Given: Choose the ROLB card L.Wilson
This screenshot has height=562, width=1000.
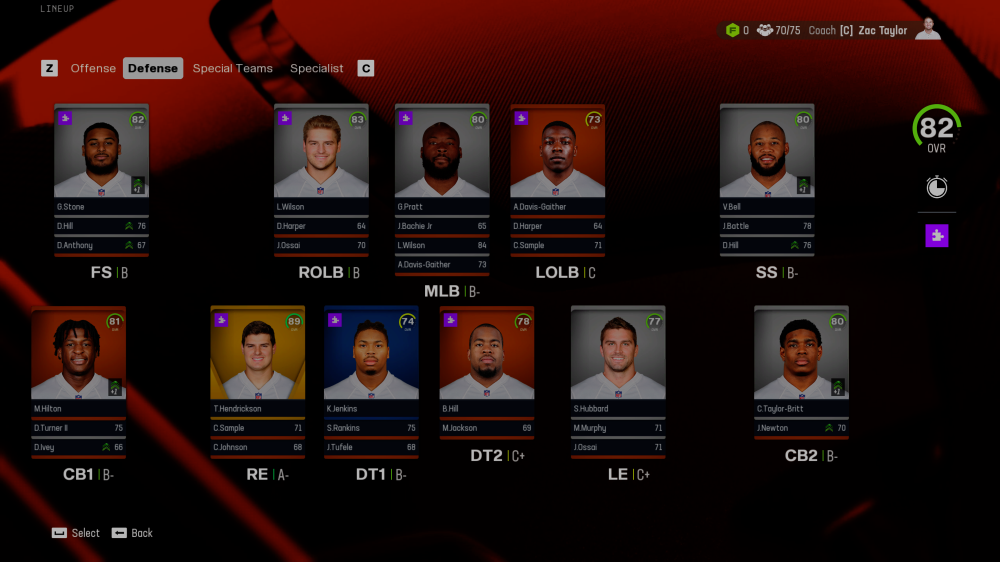Looking at the screenshot, I should pyautogui.click(x=321, y=155).
